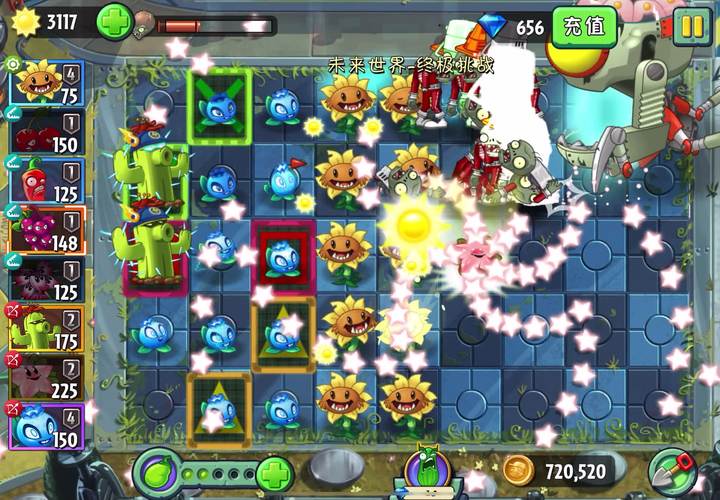Screen dimensions: 720x500
Task: Tap the green 充值 recharge button
Action: 584,26
